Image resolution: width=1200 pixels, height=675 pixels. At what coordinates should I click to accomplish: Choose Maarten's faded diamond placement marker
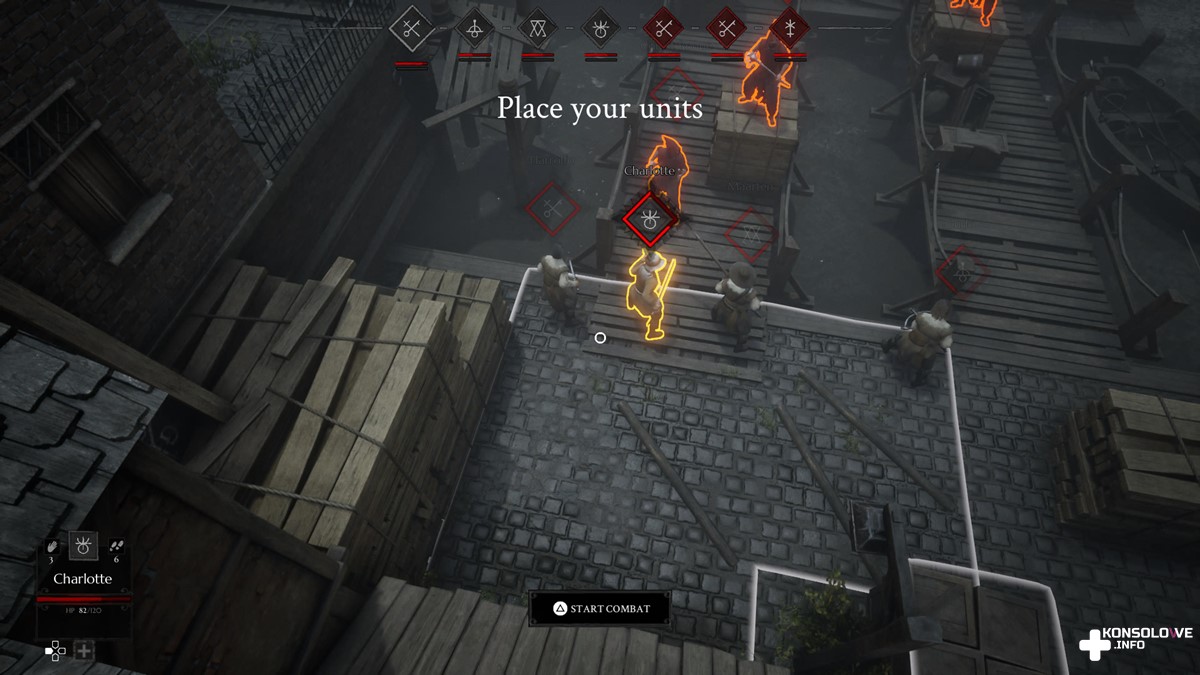tap(750, 234)
